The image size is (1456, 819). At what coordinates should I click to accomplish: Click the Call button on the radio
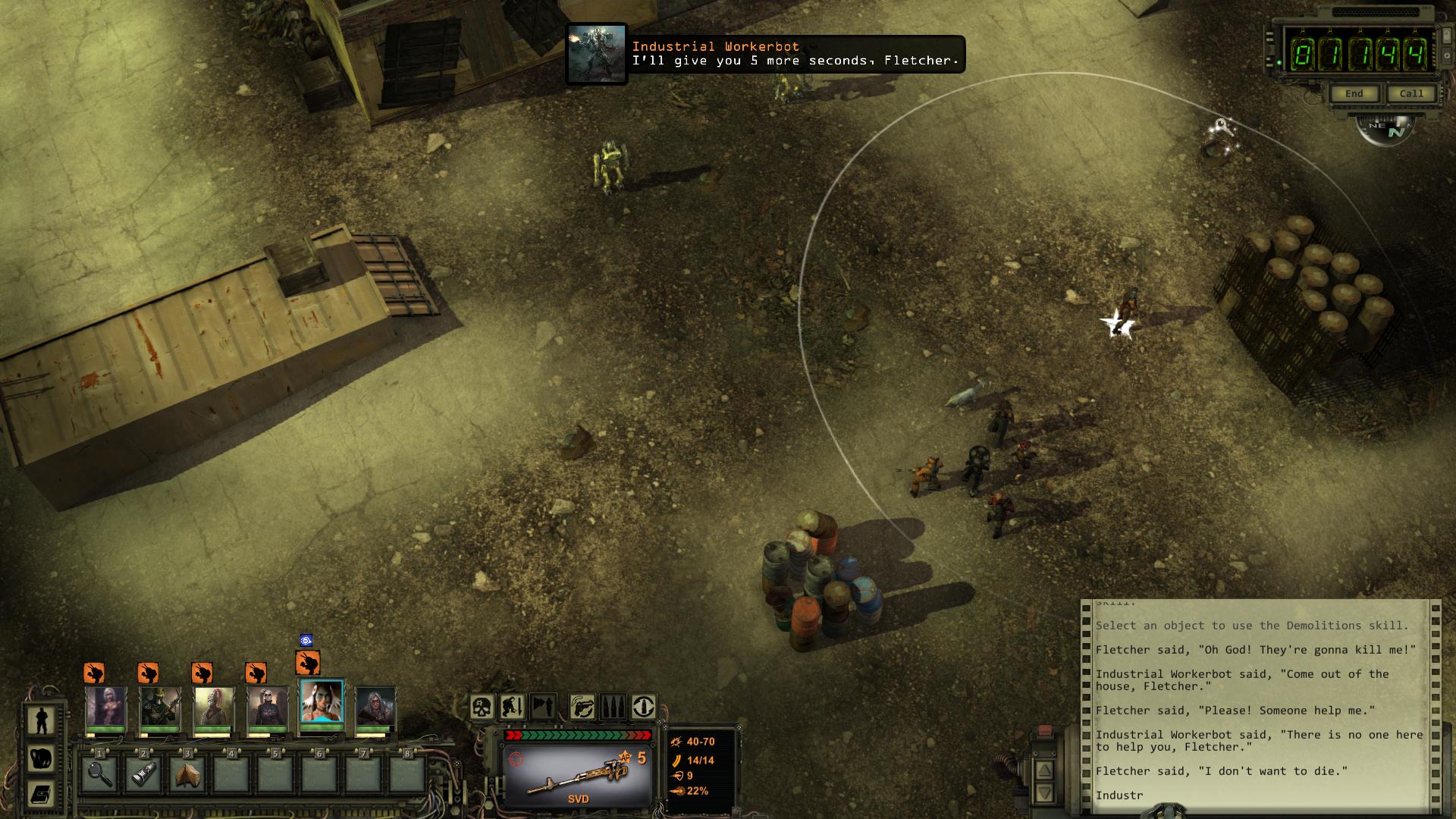click(x=1411, y=93)
